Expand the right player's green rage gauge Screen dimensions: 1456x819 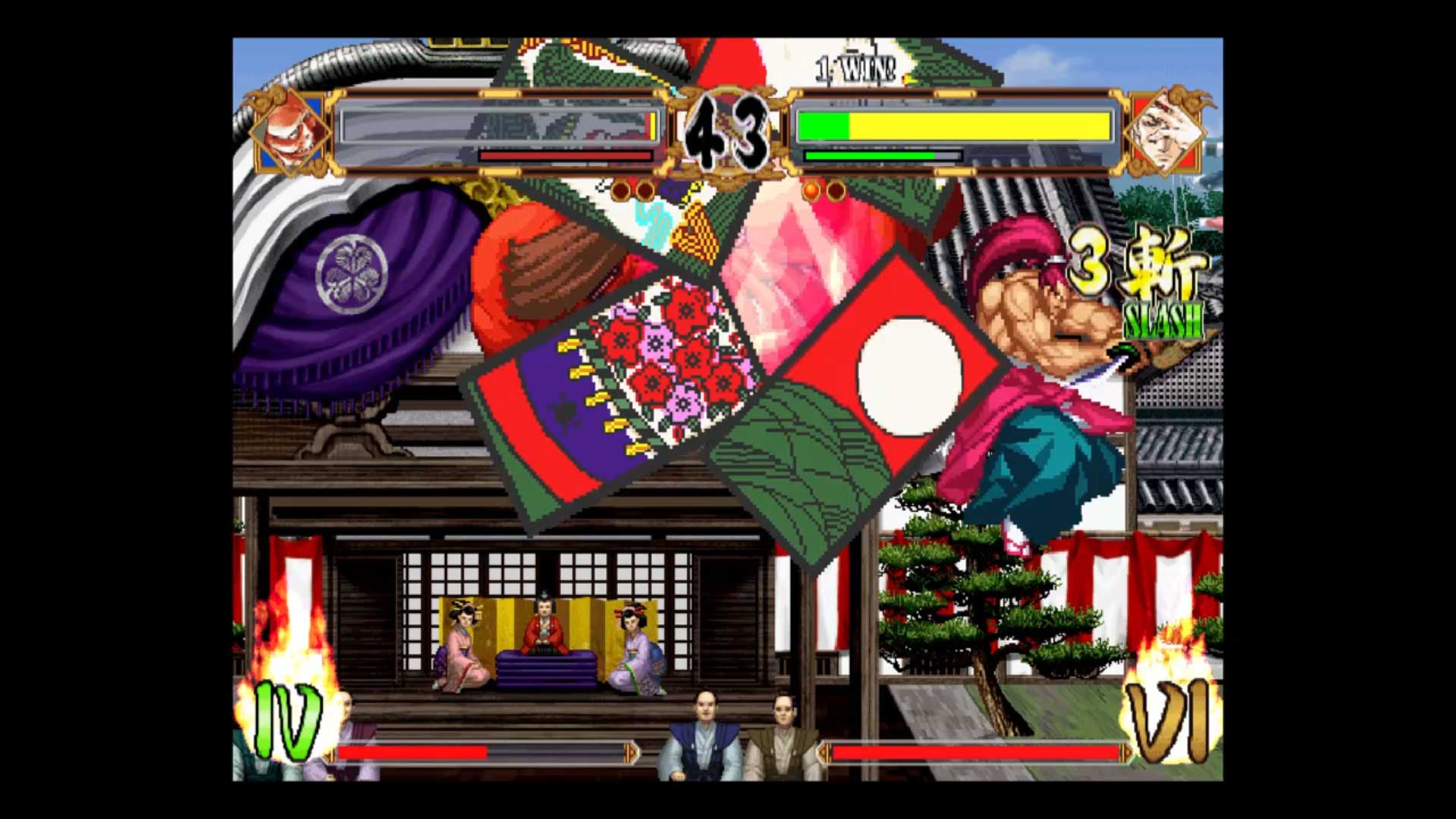tap(868, 155)
